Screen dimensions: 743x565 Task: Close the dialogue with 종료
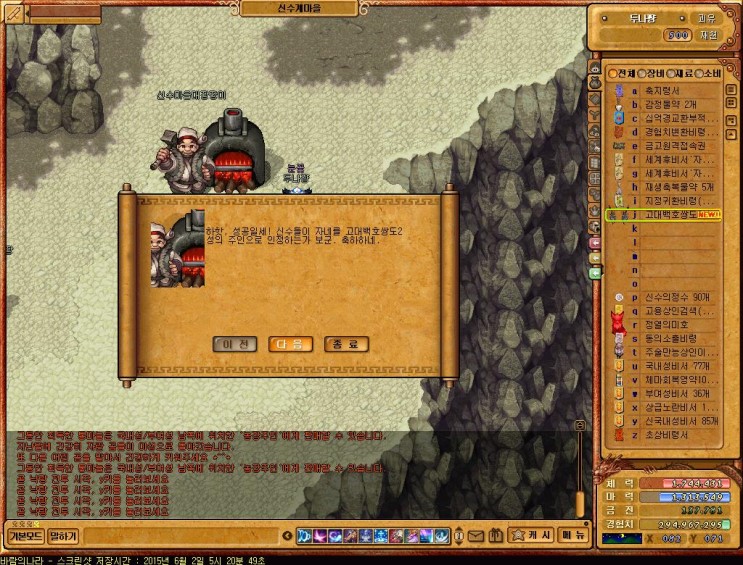346,344
